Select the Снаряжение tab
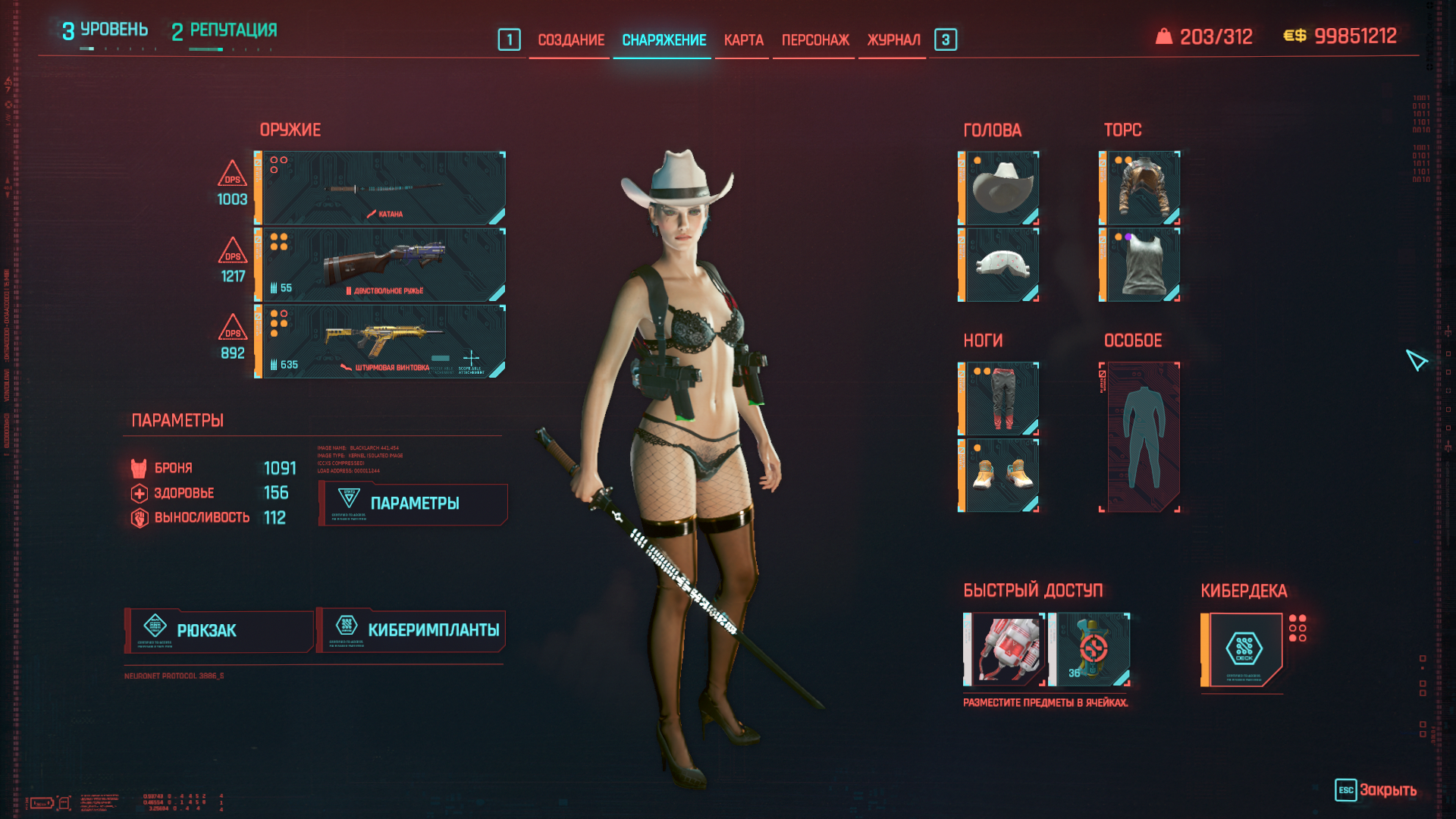 point(664,40)
